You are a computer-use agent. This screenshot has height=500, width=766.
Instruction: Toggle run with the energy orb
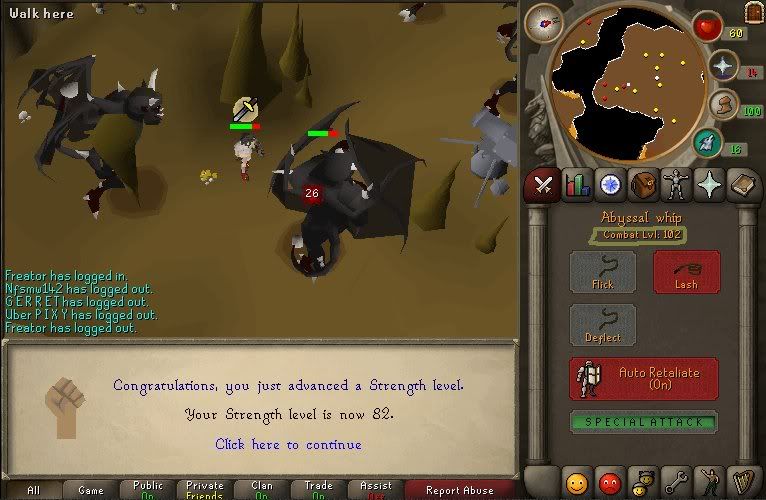click(722, 104)
